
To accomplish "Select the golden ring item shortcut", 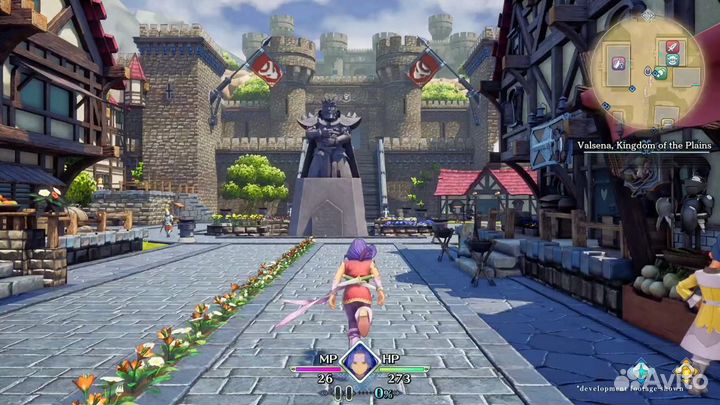I will (x=686, y=373).
